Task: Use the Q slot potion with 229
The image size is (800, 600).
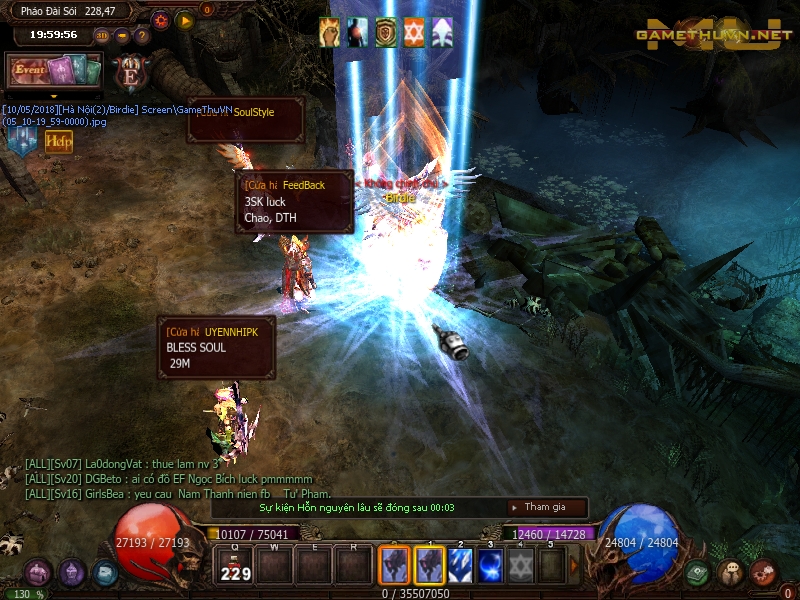Action: pos(235,566)
